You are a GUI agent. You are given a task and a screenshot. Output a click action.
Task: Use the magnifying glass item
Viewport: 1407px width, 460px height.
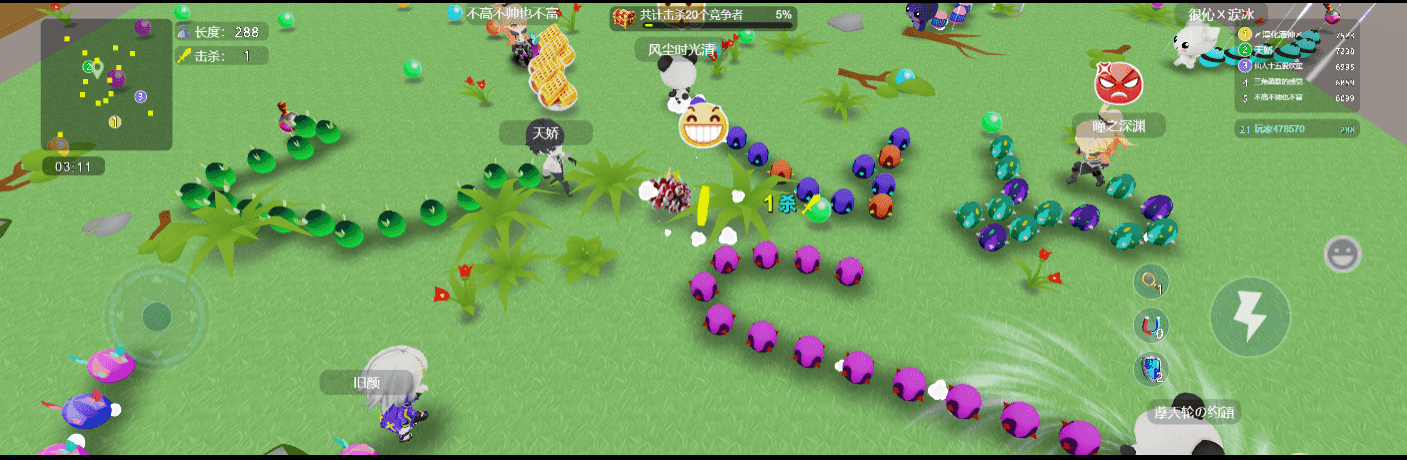[x=1152, y=282]
